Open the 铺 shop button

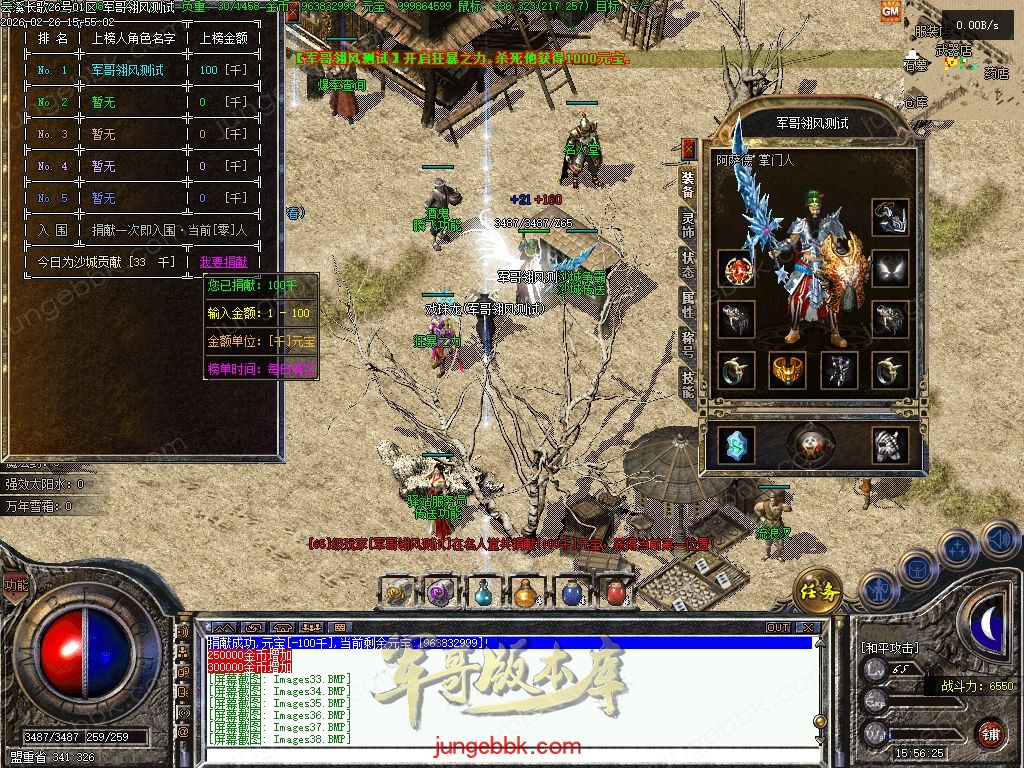click(x=990, y=732)
